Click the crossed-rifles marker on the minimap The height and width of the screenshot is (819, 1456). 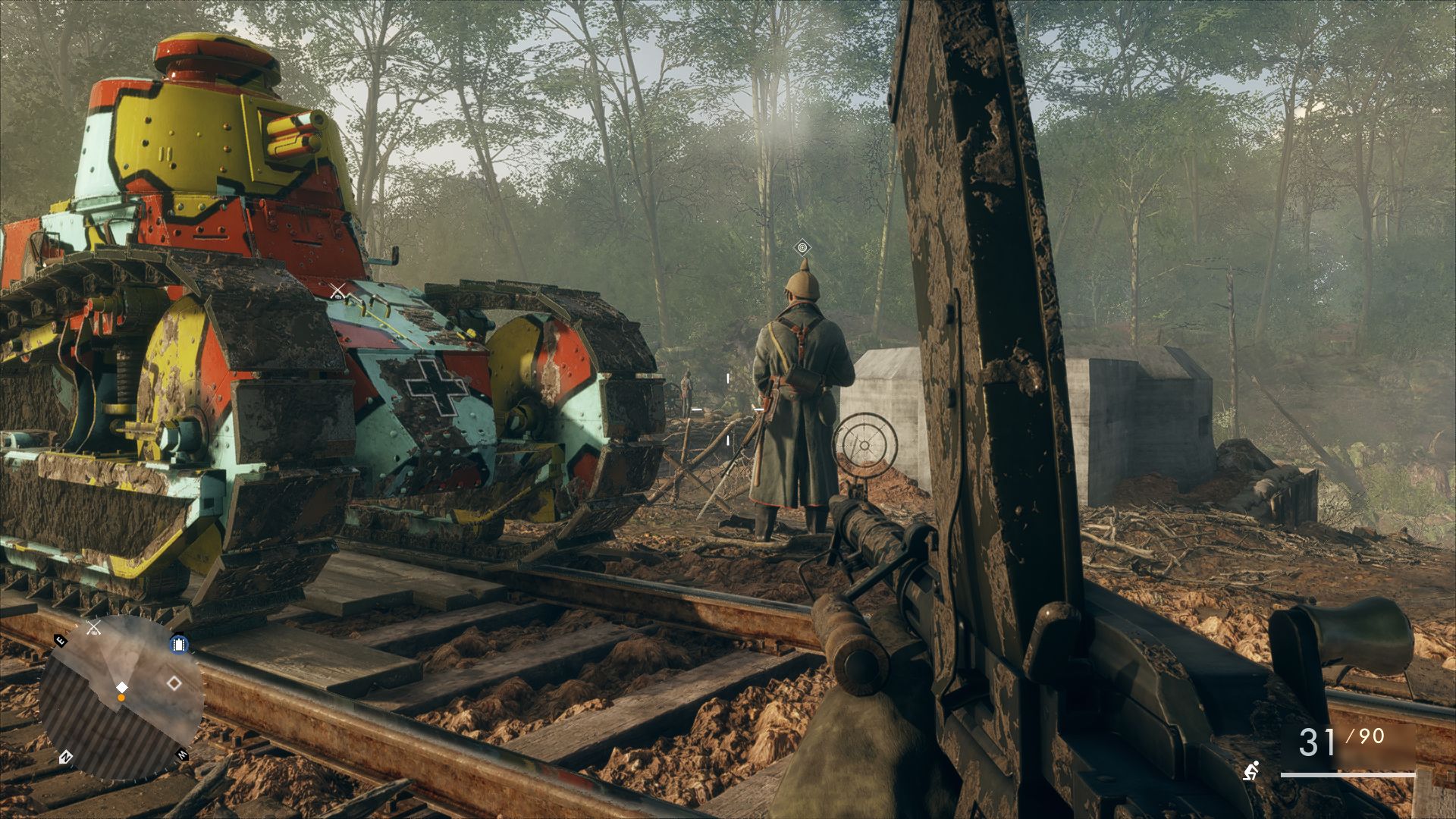click(94, 627)
